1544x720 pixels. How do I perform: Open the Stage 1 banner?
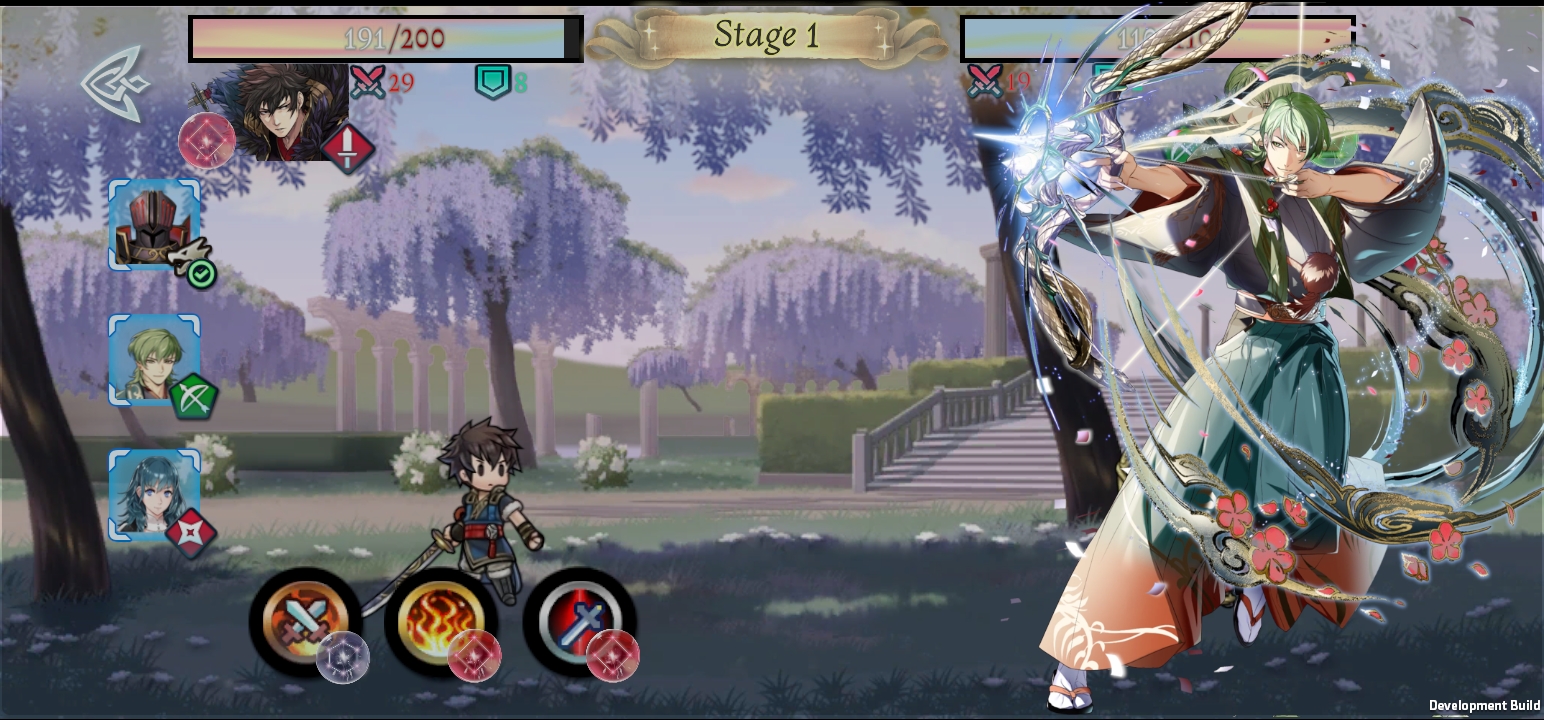tap(769, 37)
